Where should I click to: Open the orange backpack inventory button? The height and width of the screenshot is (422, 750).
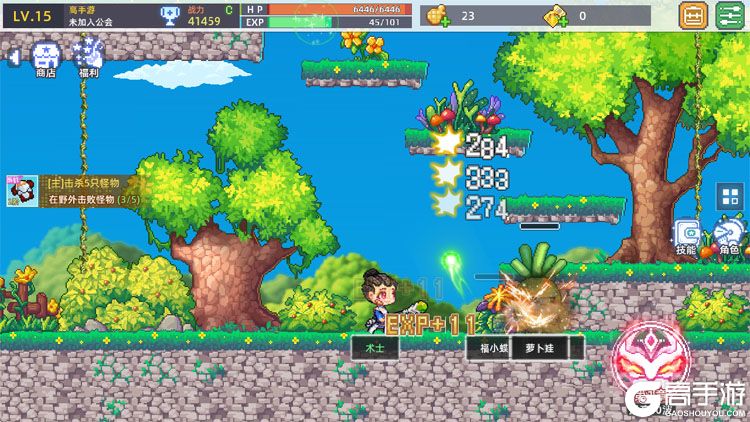pos(692,16)
